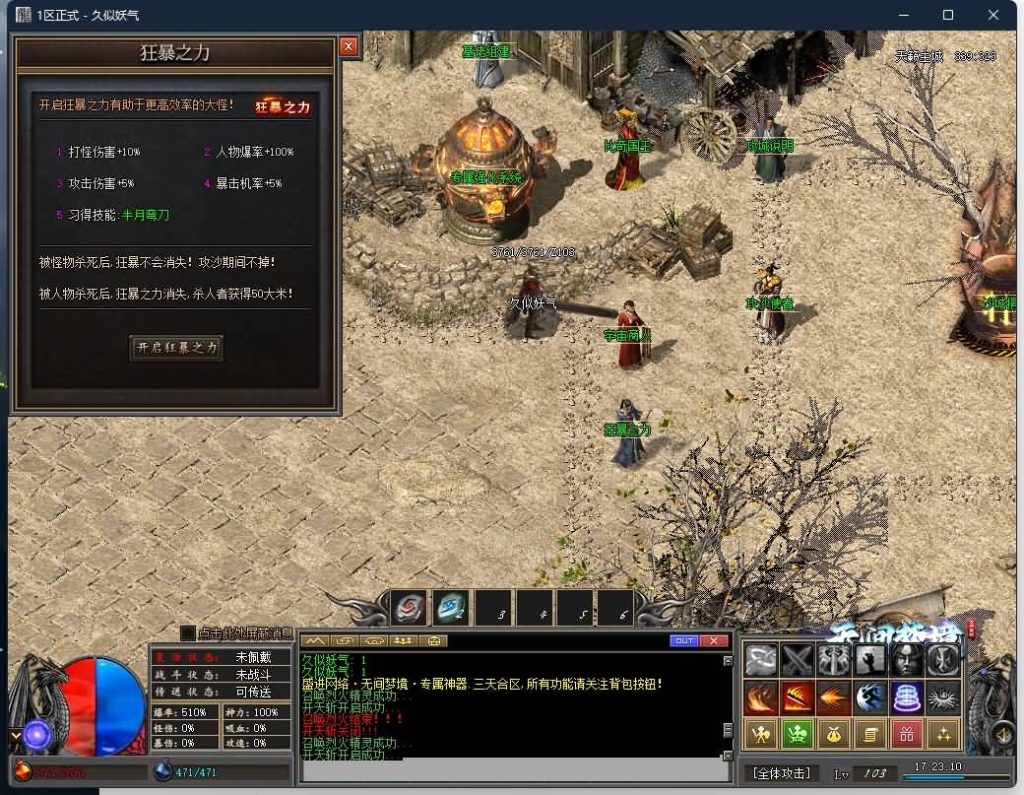Close the chat panel with red X

(713, 640)
